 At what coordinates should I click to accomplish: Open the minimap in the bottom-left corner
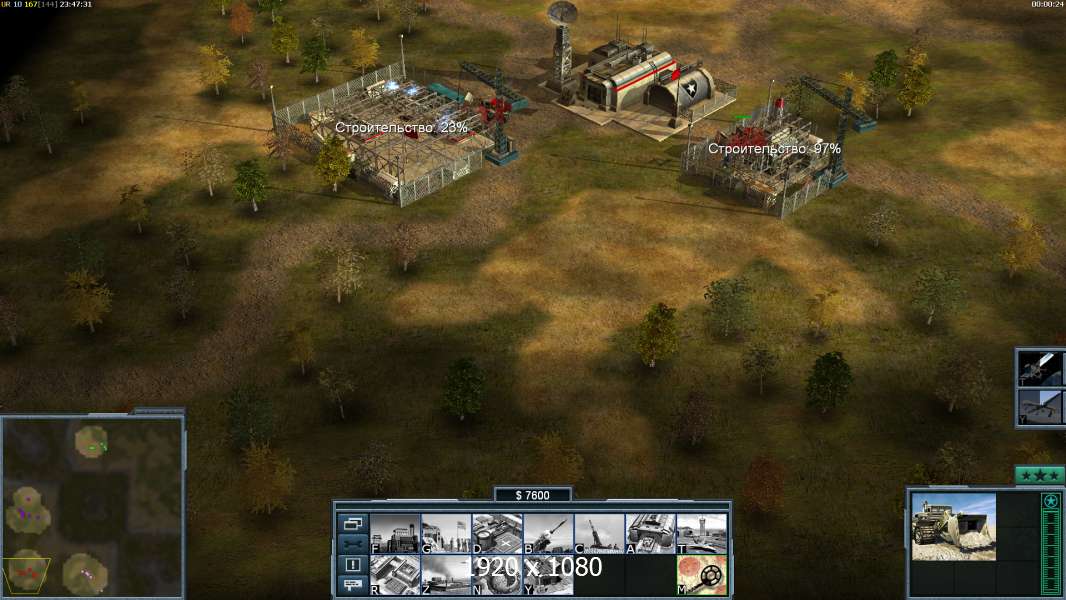coord(92,507)
